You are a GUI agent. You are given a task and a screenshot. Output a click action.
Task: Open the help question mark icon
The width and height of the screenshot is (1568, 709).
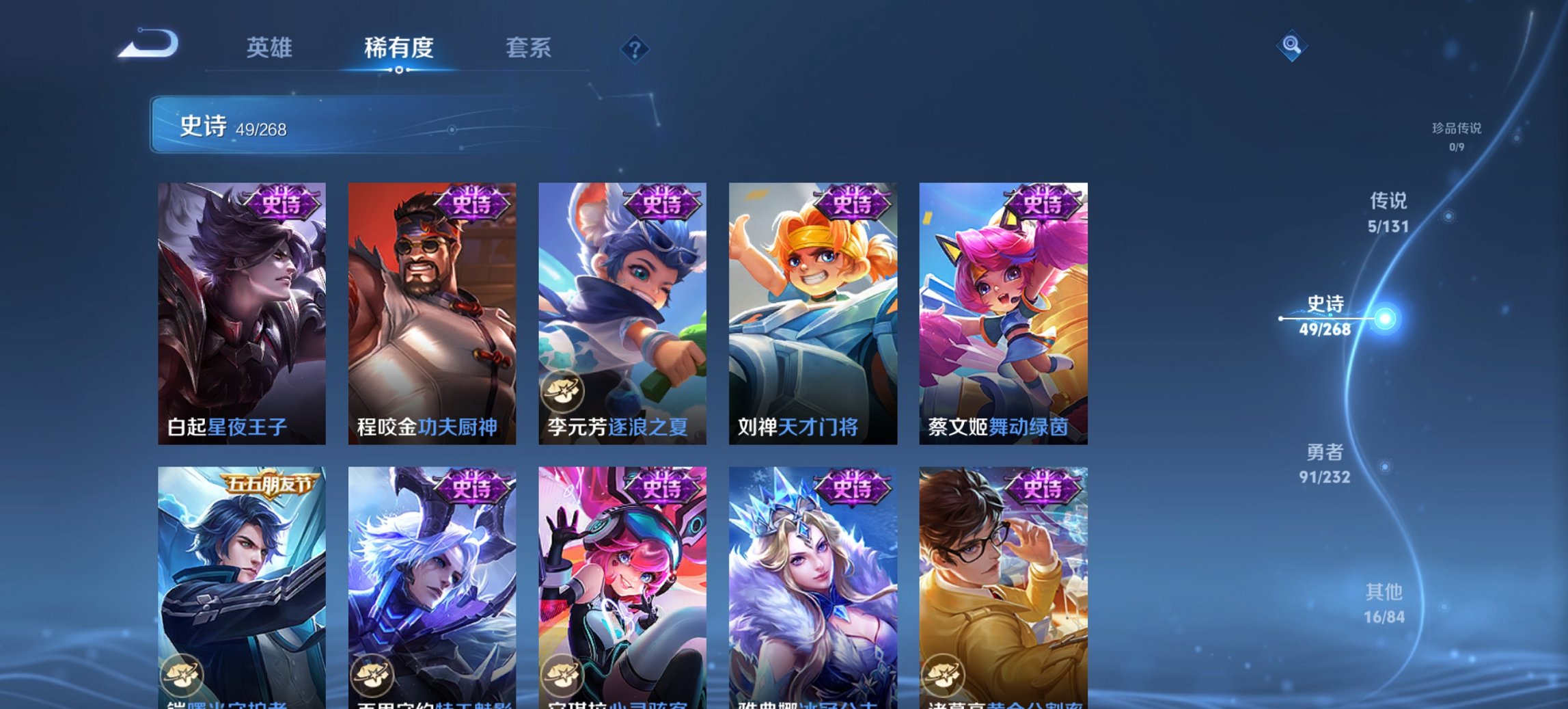pos(634,48)
